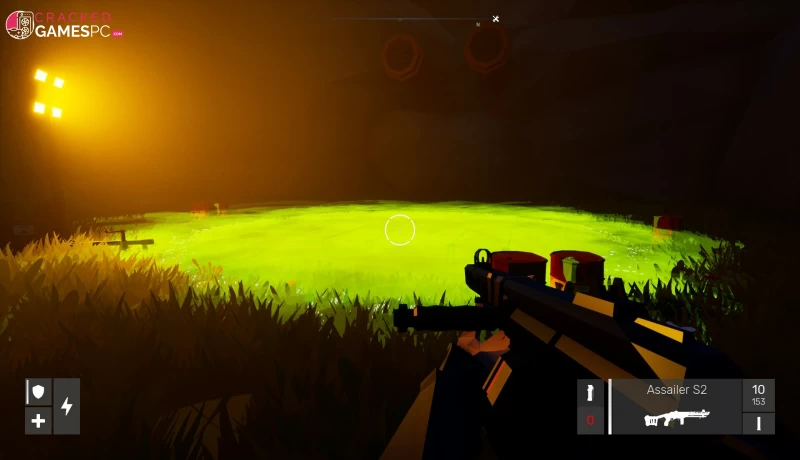Screen dimensions: 800x460
Task: Click the fire mode indicator below ammo
Action: pos(758,423)
